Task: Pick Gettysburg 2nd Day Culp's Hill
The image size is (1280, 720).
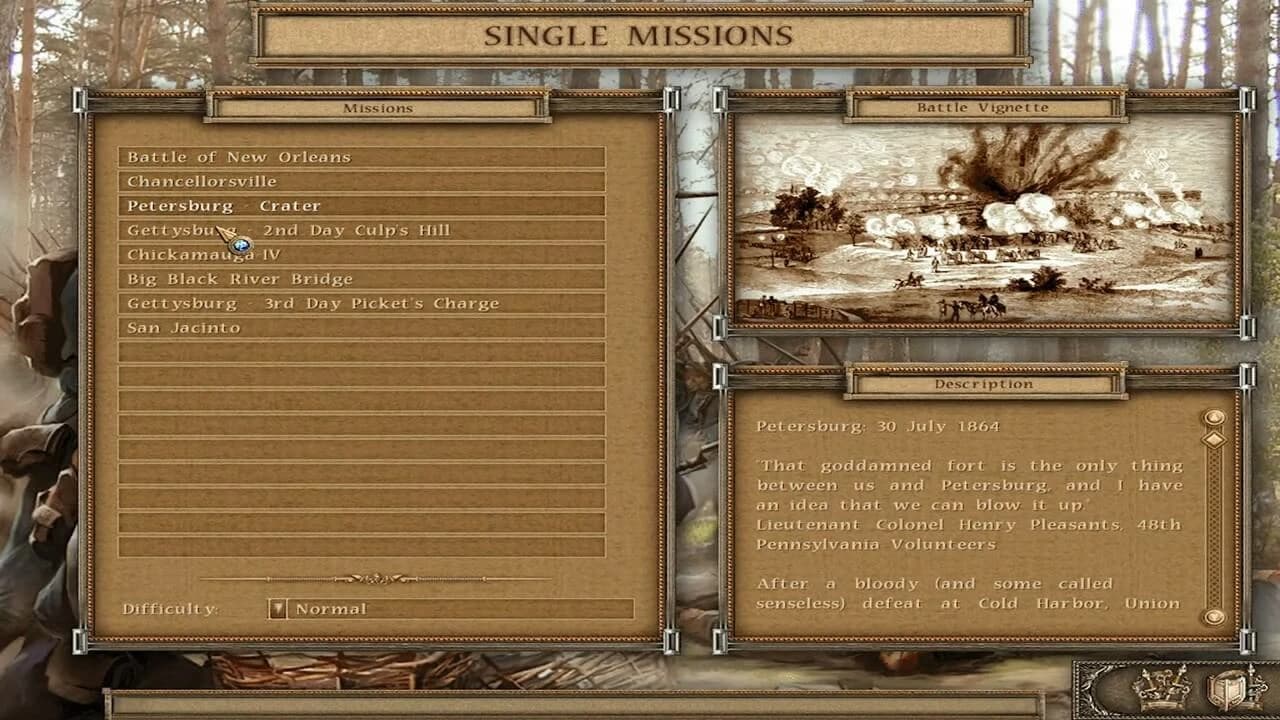Action: 361,230
